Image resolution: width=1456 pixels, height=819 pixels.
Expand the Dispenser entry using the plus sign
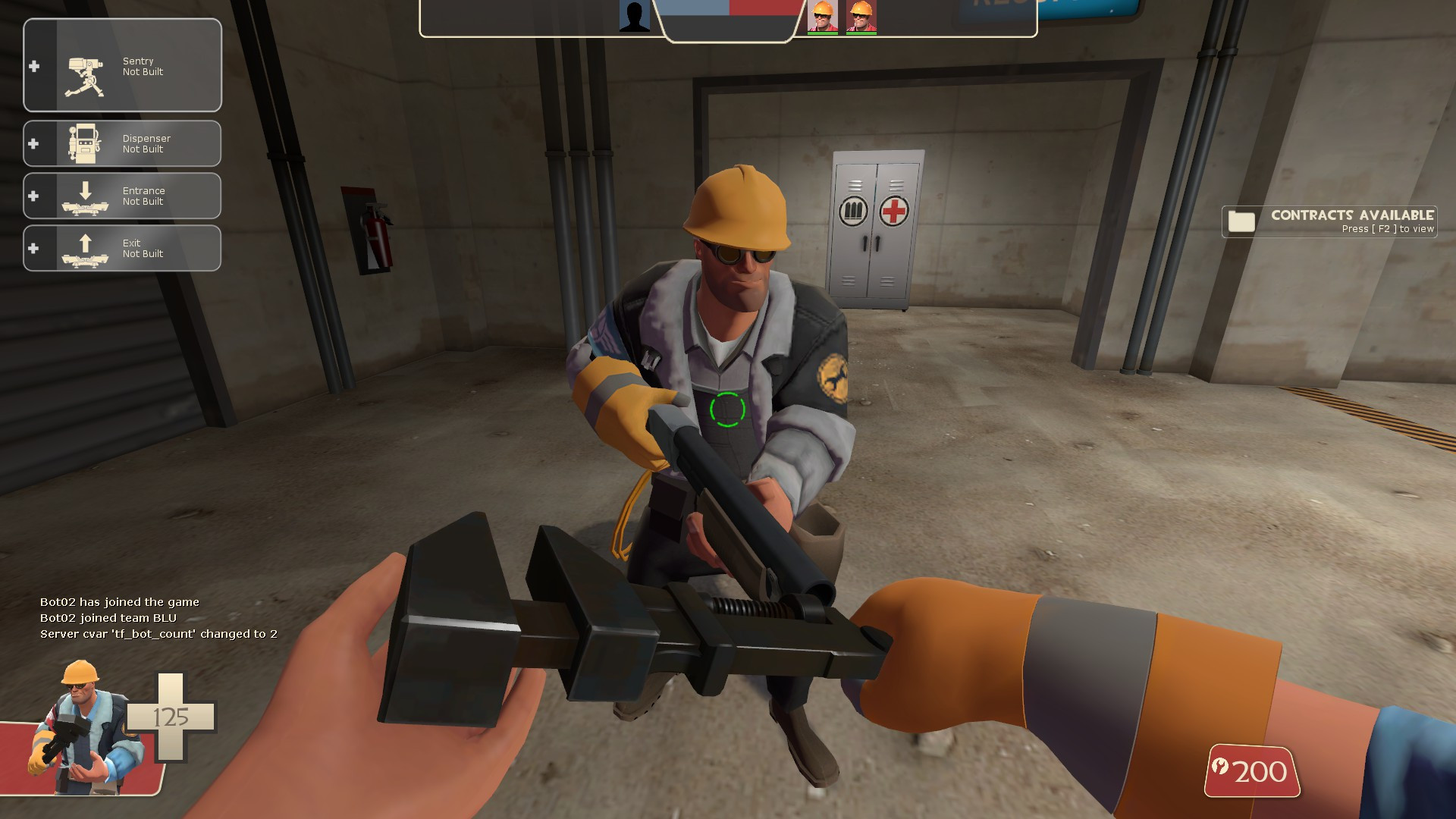(33, 143)
